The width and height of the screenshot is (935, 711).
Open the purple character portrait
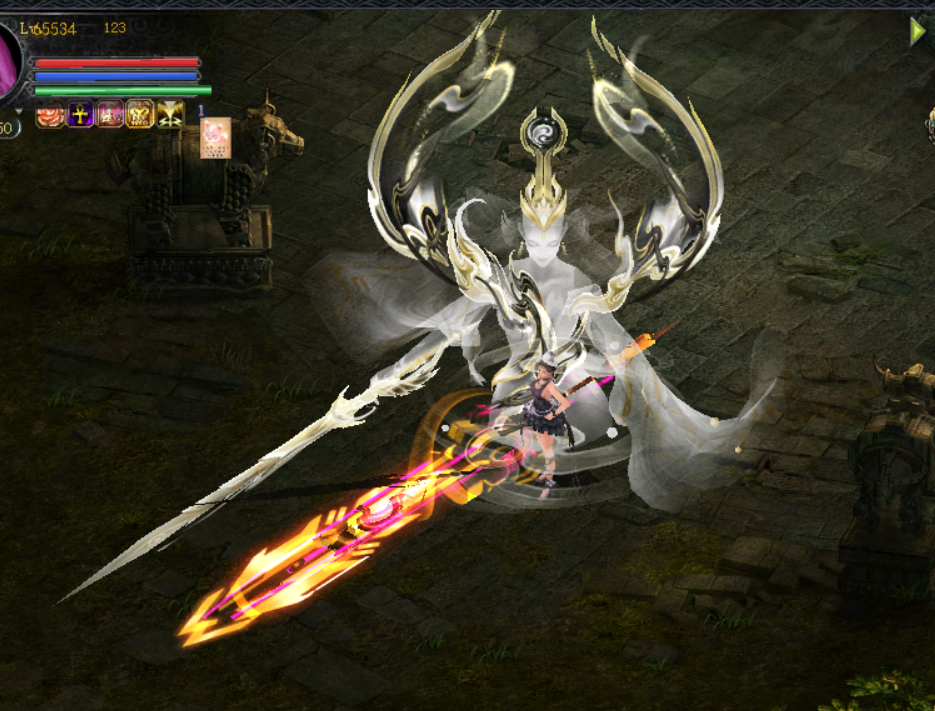click(9, 60)
